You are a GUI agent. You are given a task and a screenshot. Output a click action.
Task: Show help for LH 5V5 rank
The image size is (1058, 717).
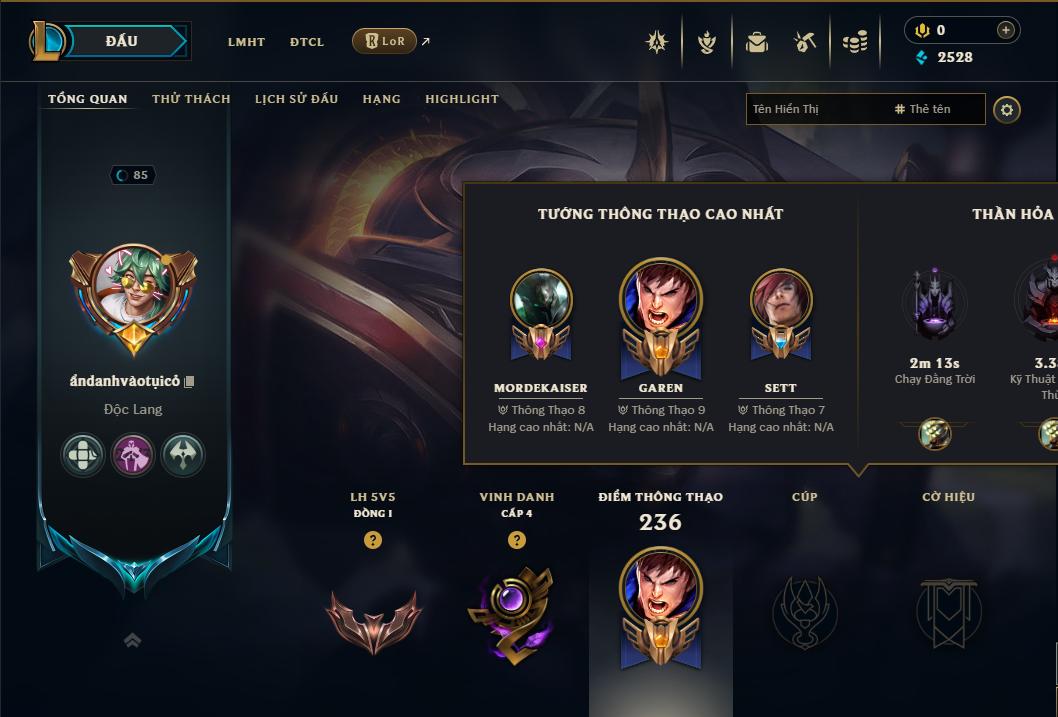pyautogui.click(x=373, y=541)
